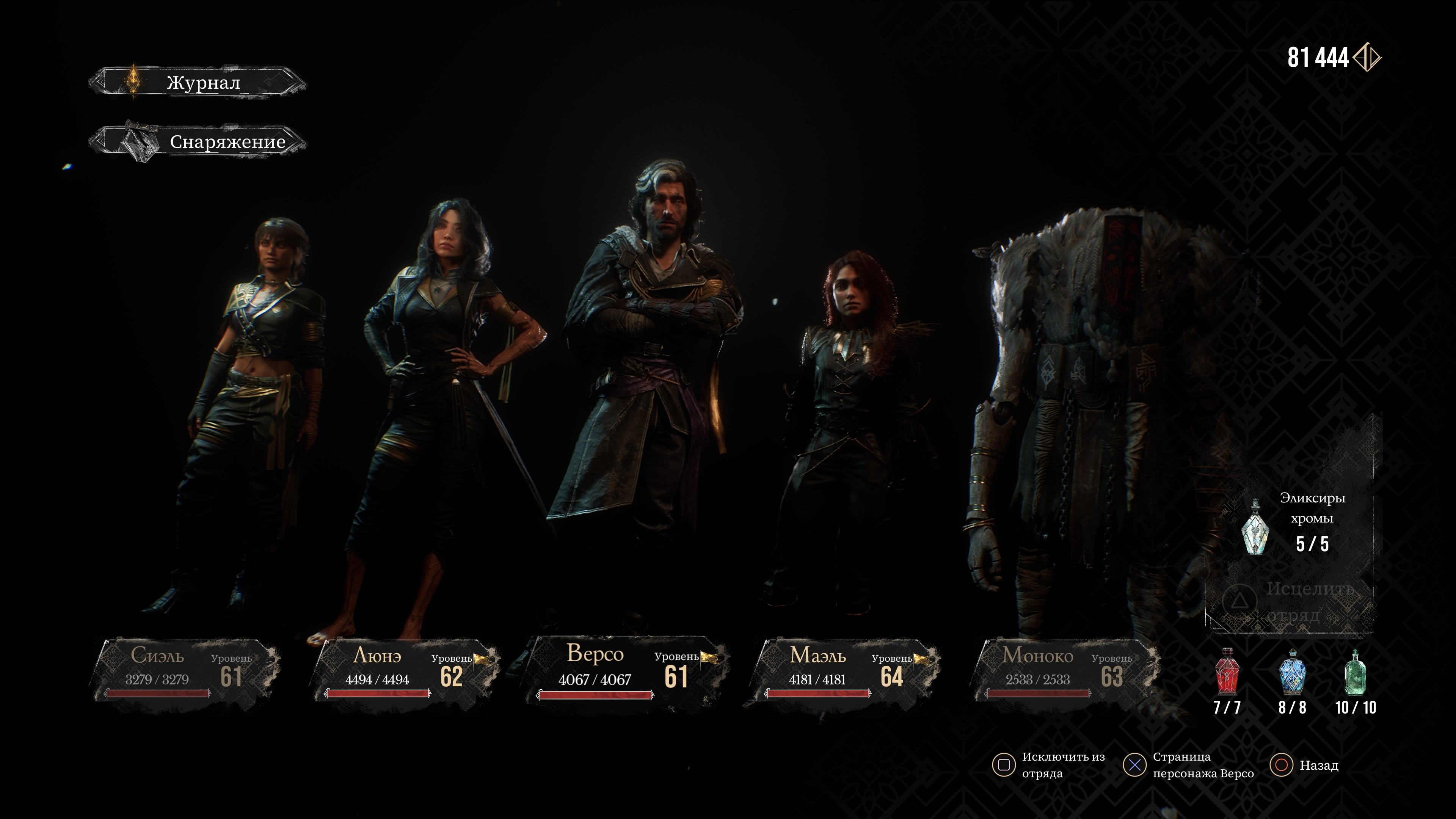The height and width of the screenshot is (819, 1456).
Task: Click the Исцелить отряд button
Action: pos(1291,601)
